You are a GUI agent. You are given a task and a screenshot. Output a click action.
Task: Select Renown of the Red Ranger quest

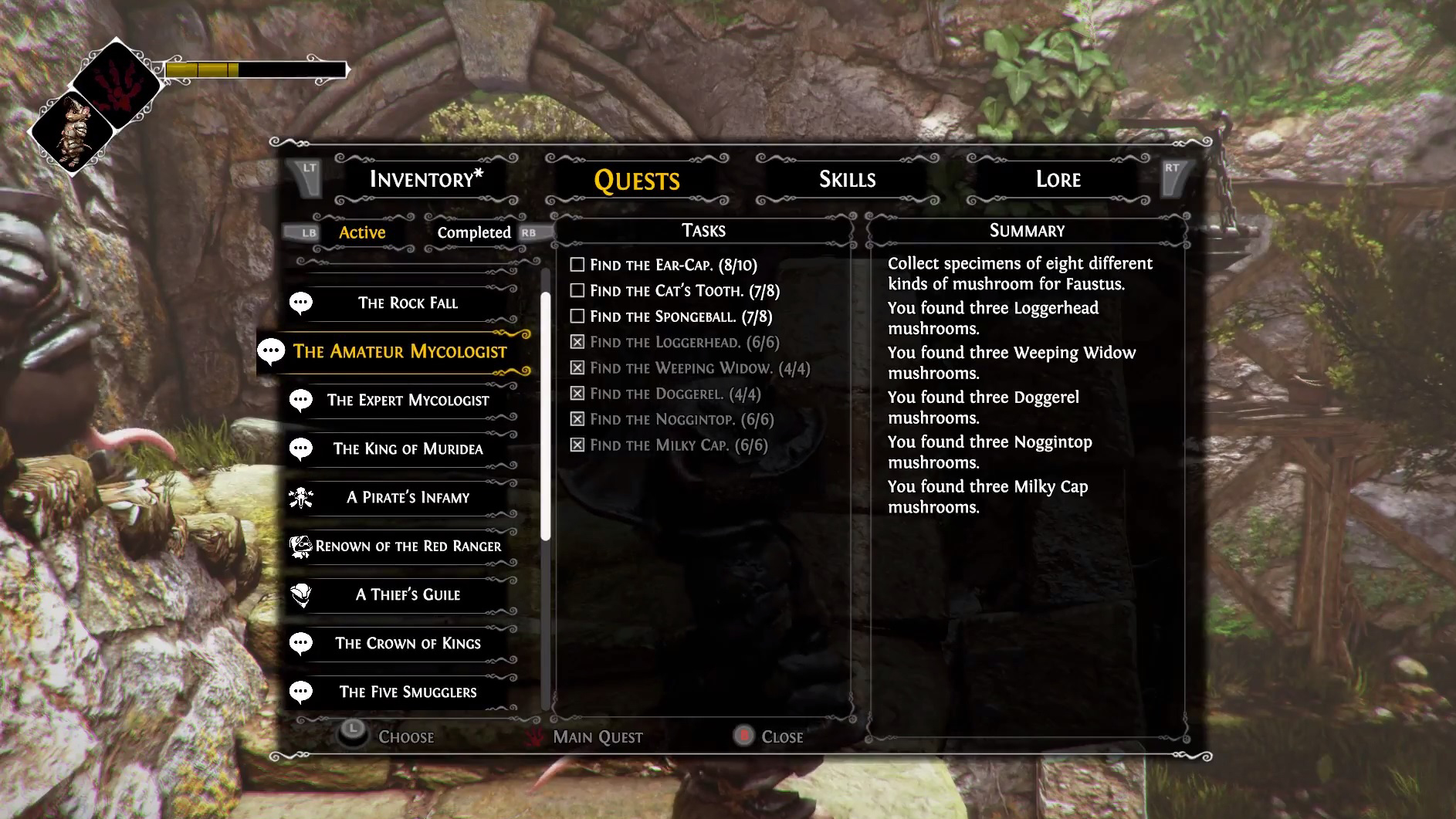(x=408, y=546)
